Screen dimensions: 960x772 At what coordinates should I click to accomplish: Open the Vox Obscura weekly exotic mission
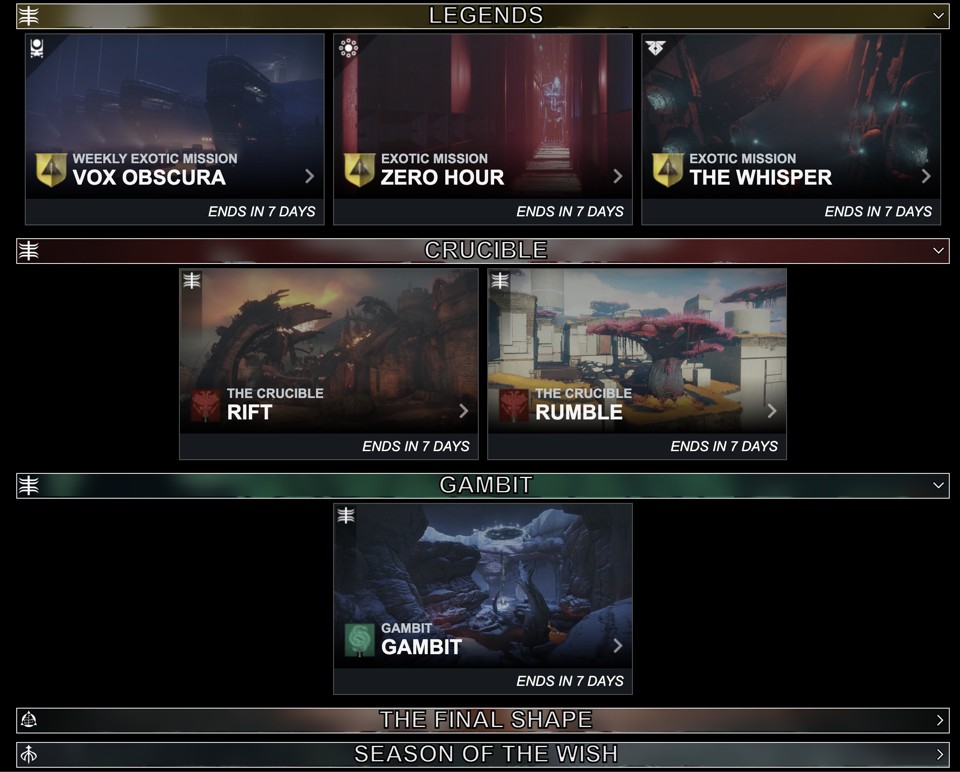pos(175,129)
